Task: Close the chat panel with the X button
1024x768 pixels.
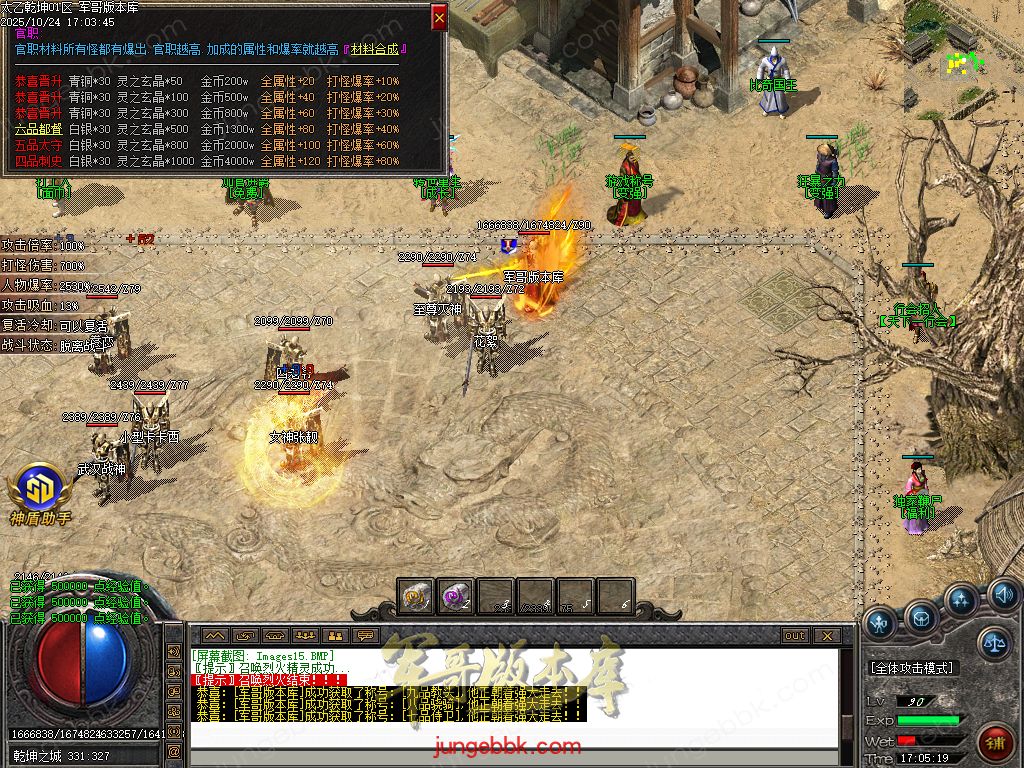Action: pyautogui.click(x=826, y=635)
